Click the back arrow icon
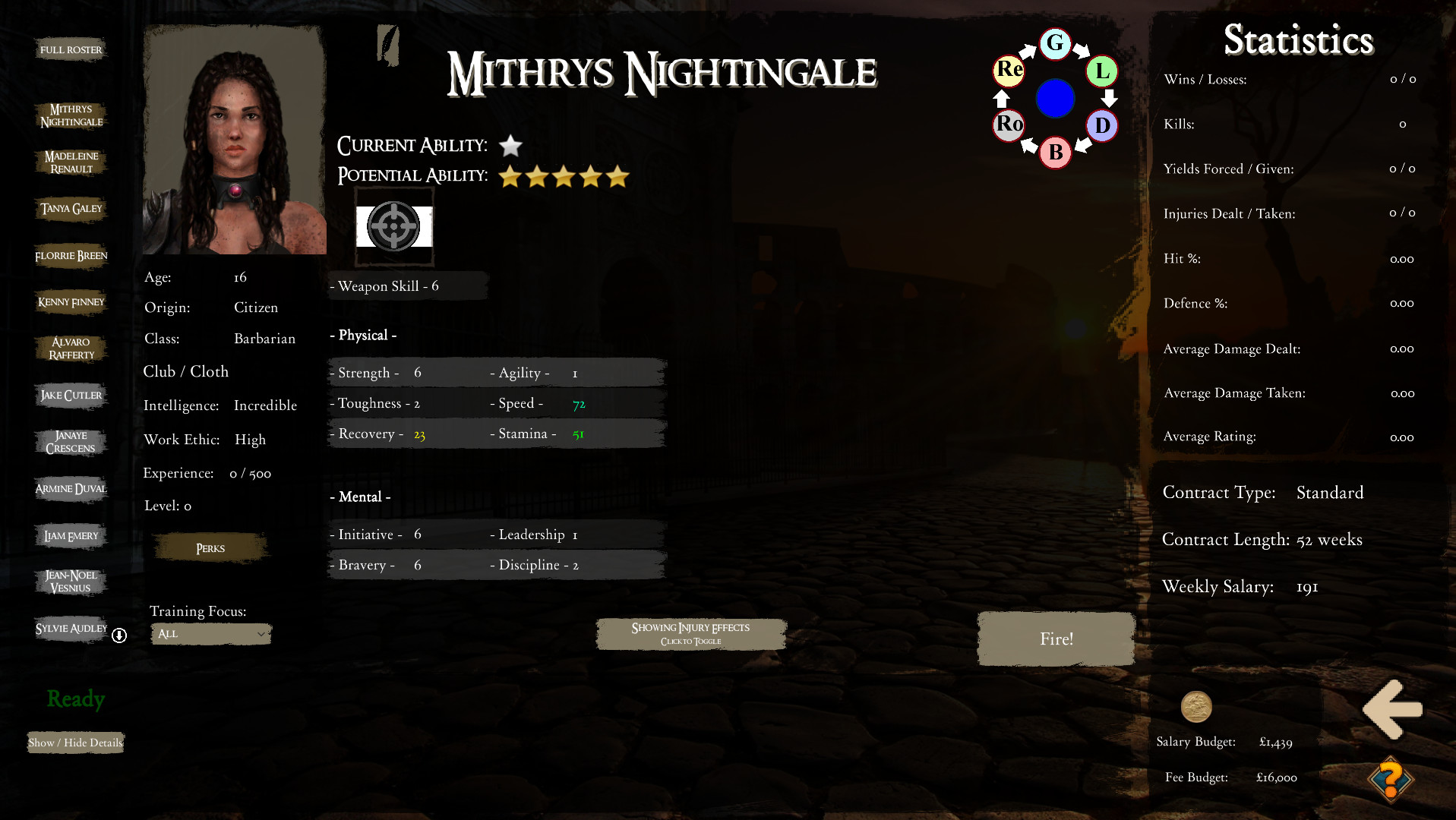 1393,709
